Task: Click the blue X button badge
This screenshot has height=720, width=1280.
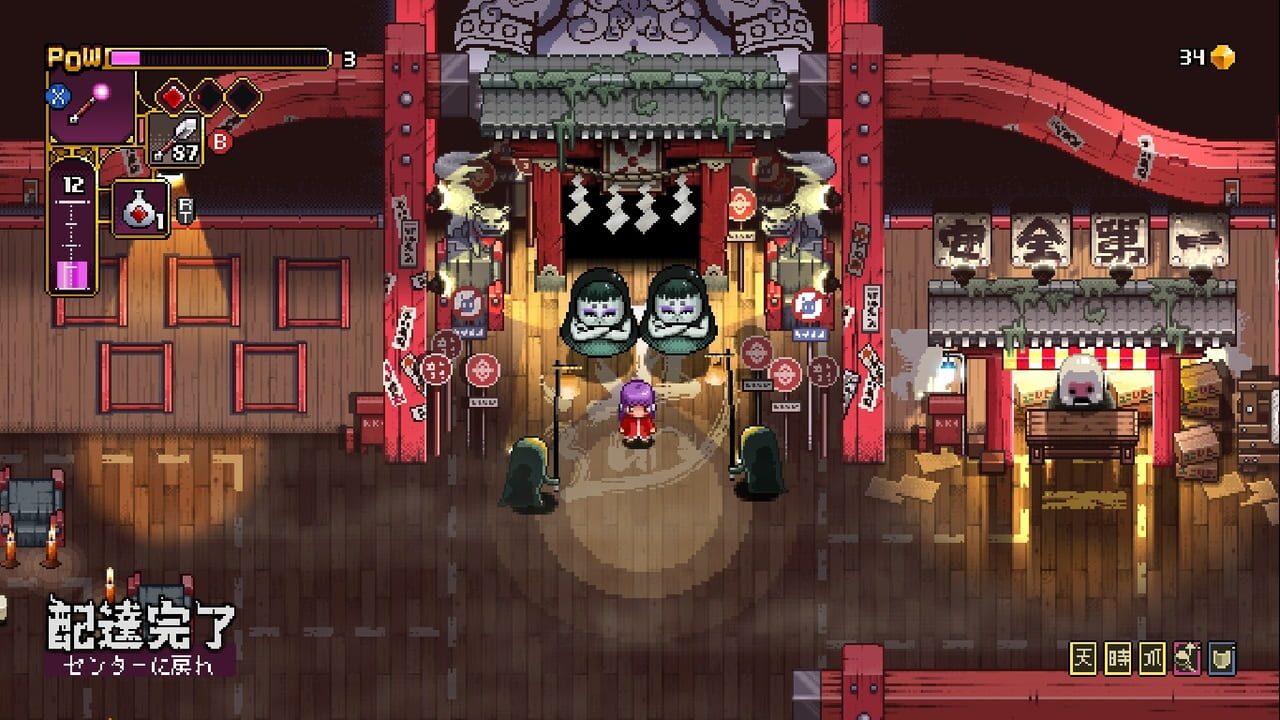Action: pos(58,95)
